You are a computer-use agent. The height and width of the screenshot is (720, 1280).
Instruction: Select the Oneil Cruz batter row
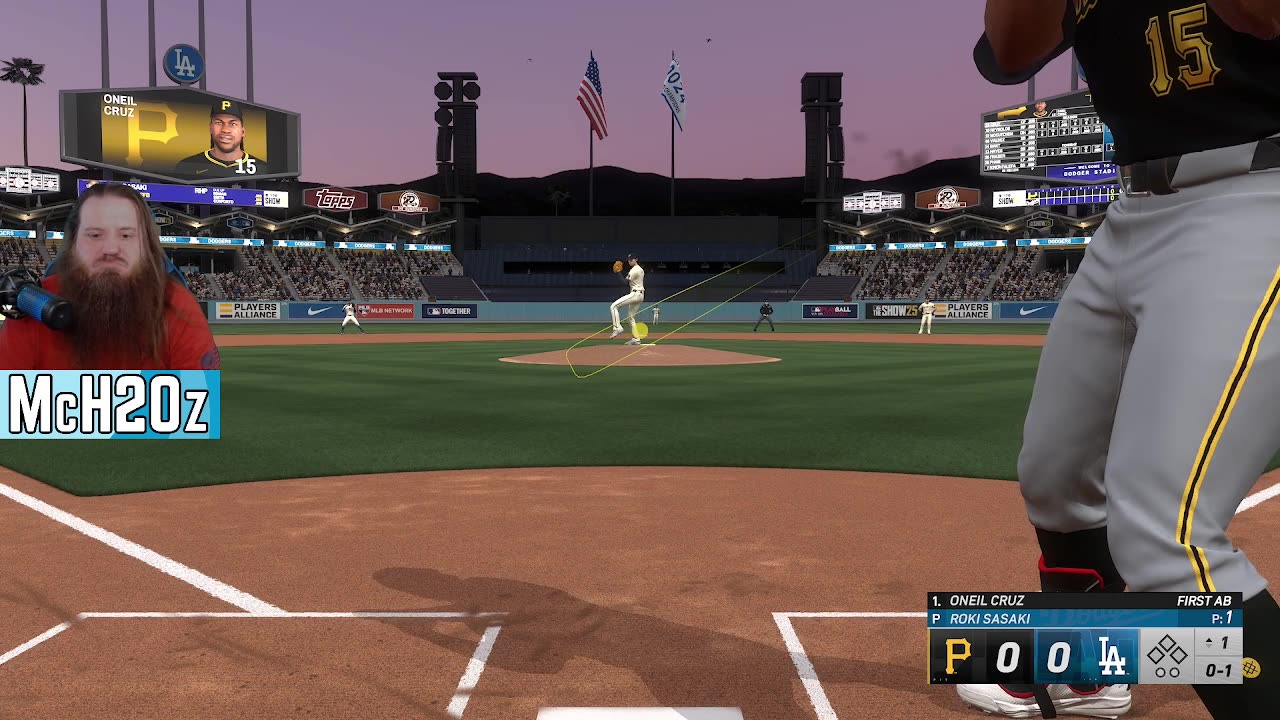pyautogui.click(x=1084, y=601)
